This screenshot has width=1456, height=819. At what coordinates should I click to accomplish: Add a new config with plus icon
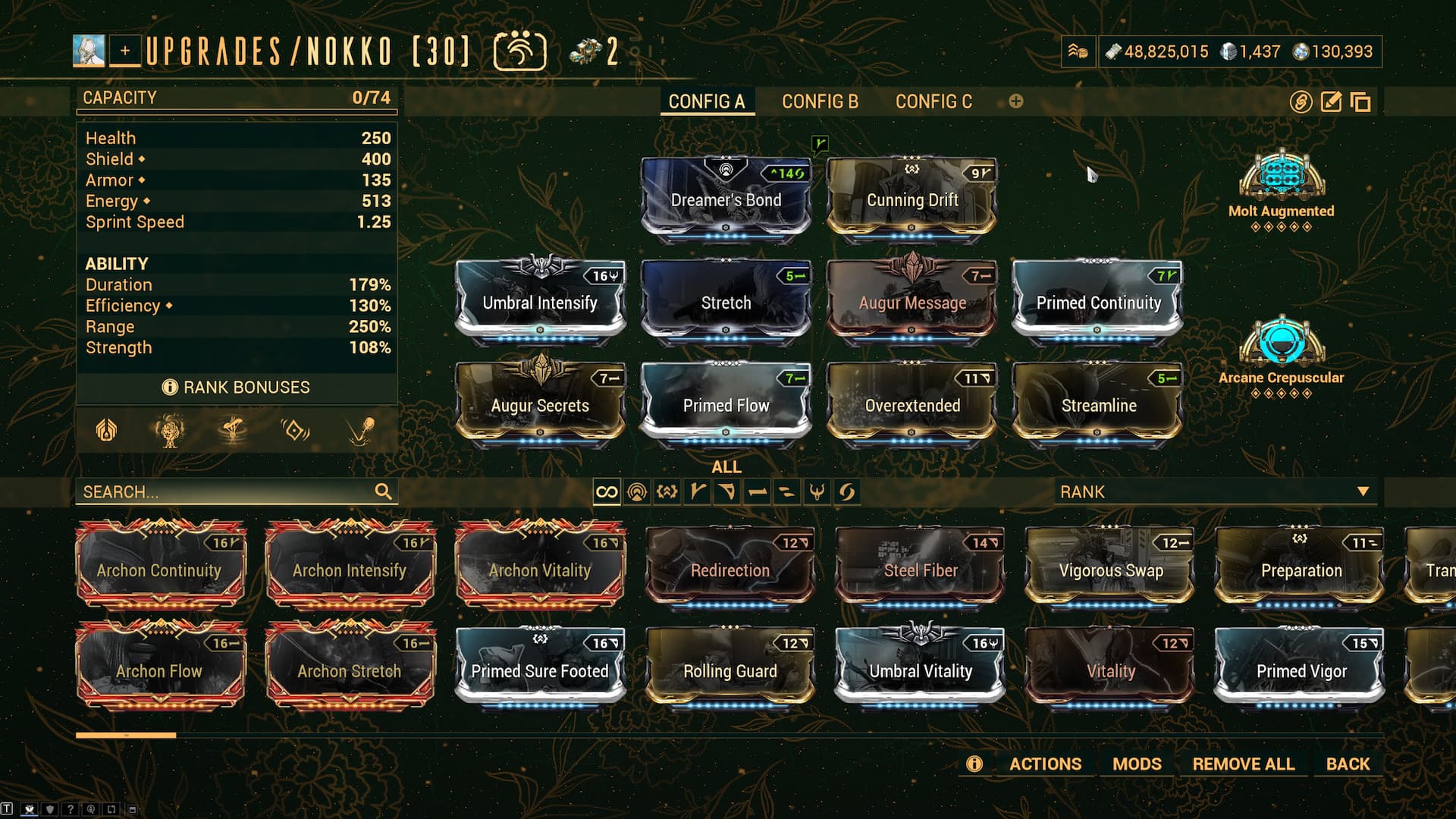coord(1016,102)
